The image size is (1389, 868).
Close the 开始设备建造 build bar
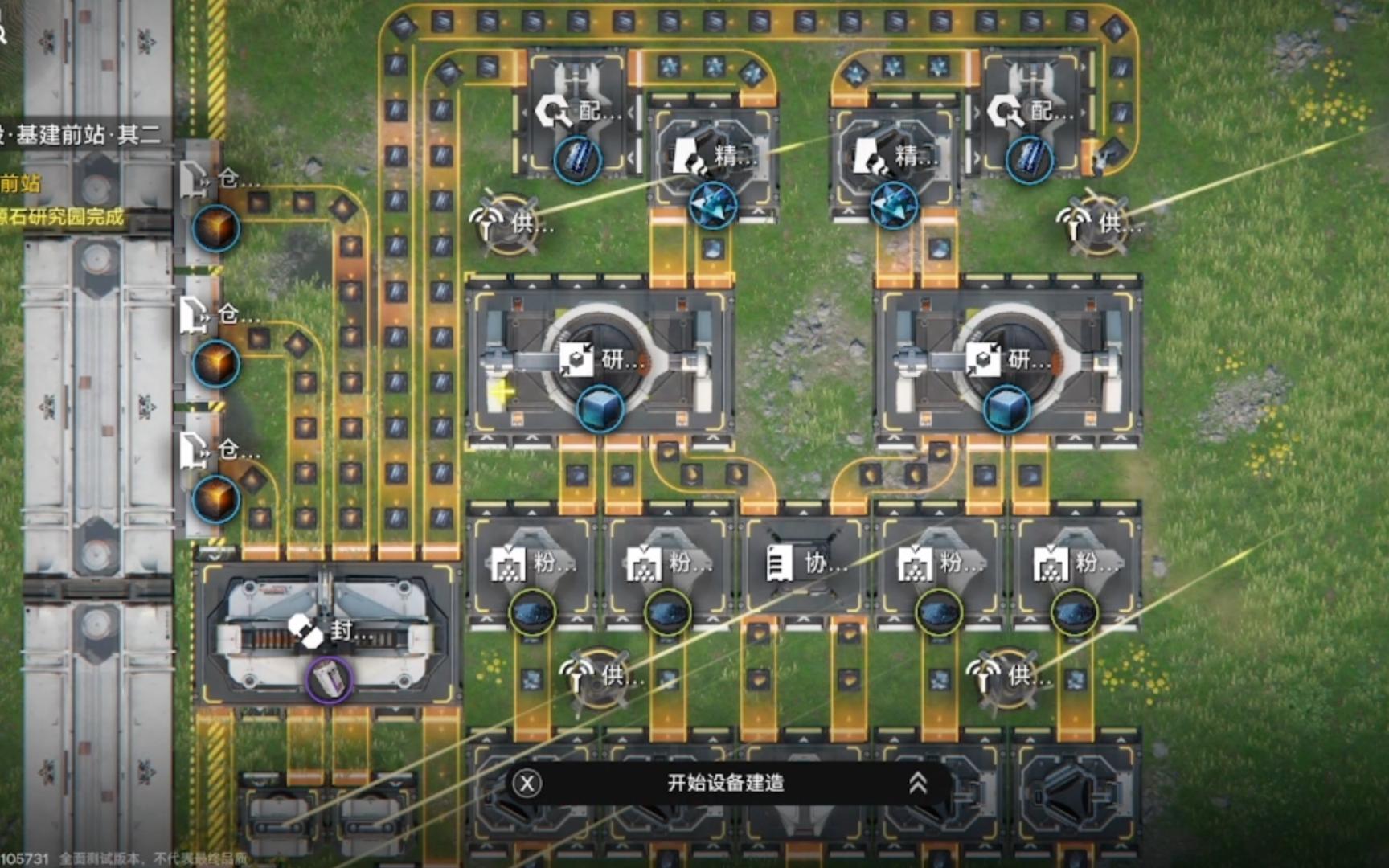tap(527, 783)
